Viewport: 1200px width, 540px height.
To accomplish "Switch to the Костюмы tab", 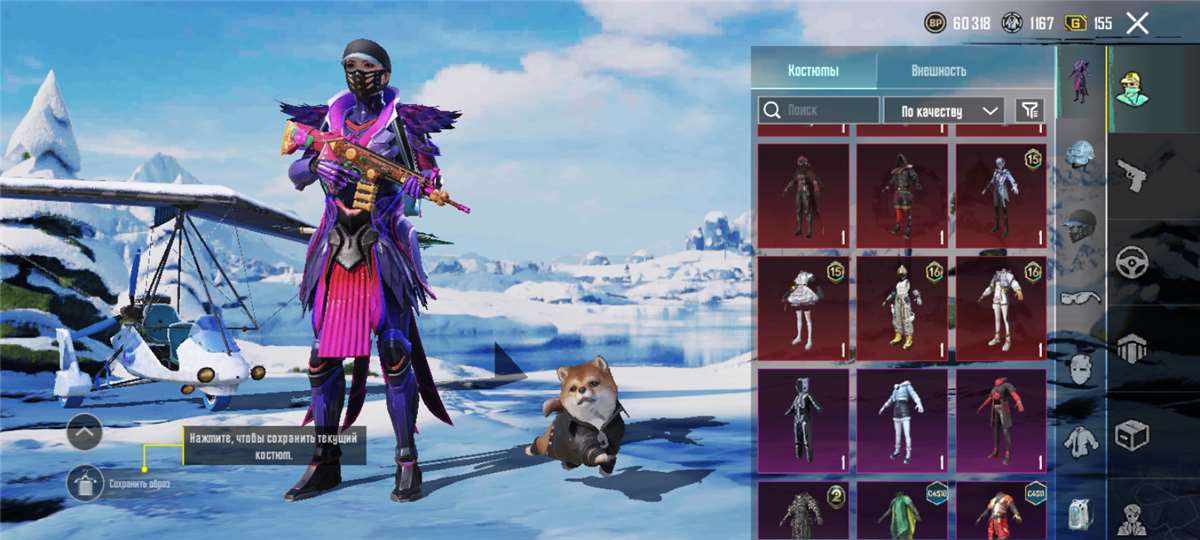I will 813,71.
